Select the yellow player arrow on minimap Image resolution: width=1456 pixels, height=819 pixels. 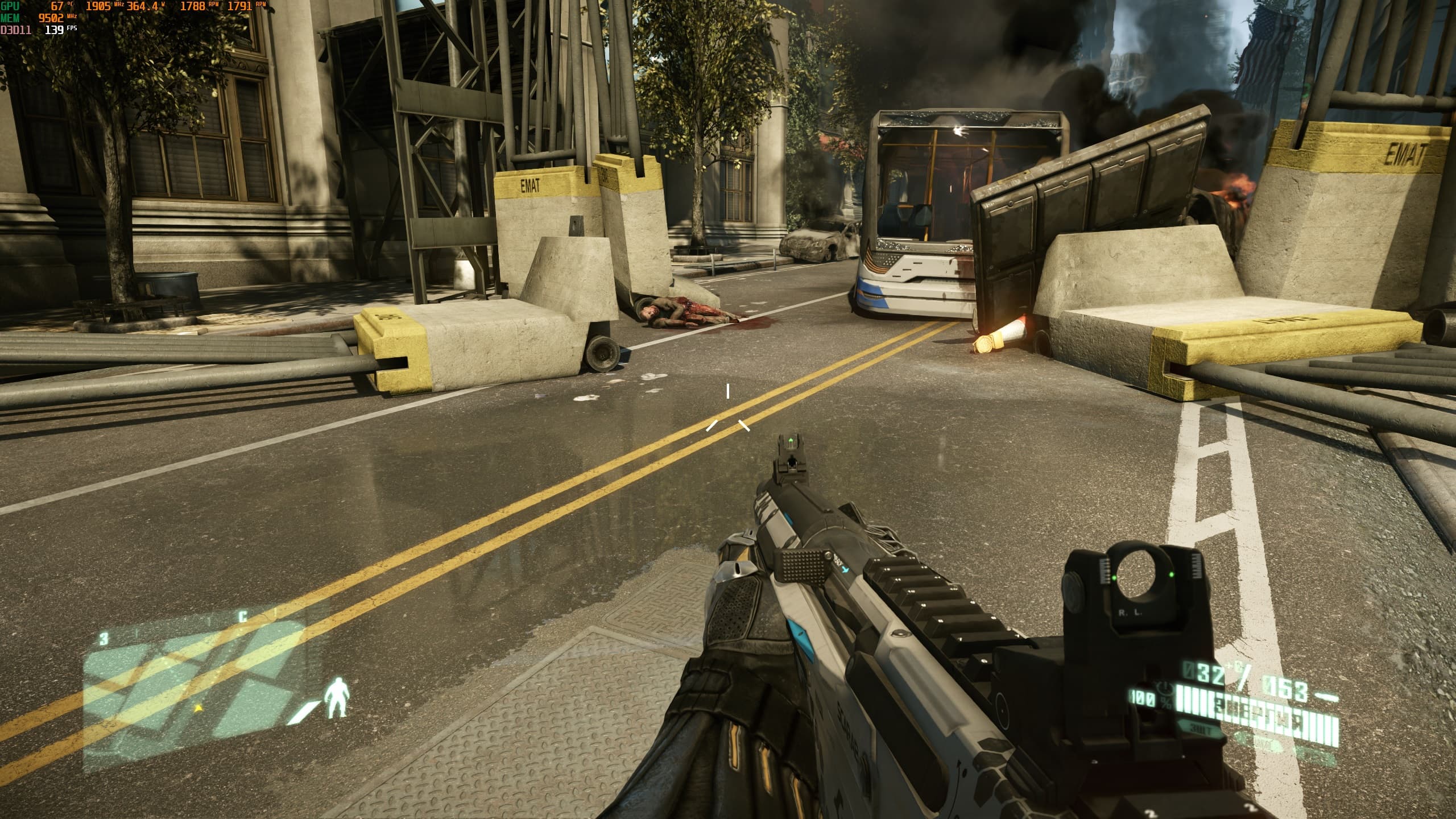198,708
